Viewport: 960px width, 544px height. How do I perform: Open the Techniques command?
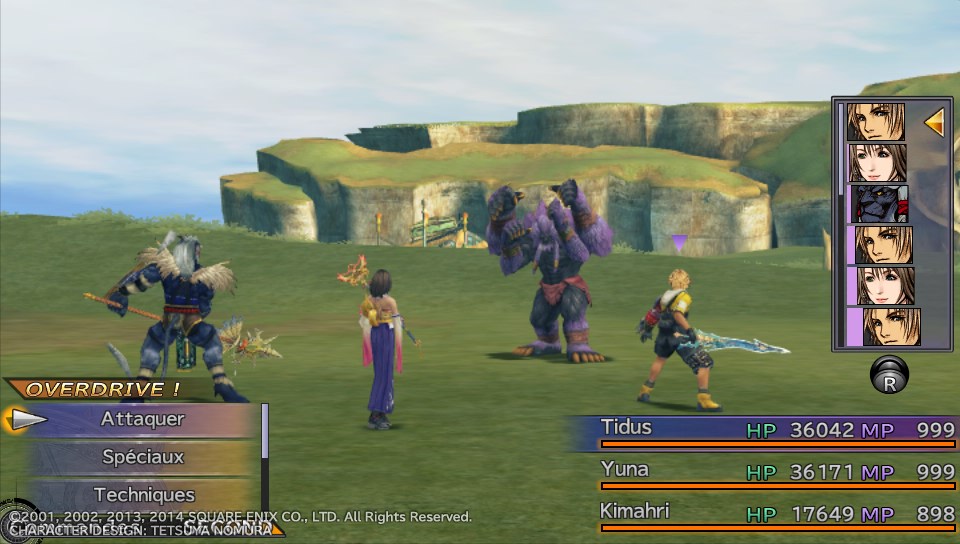click(x=143, y=494)
